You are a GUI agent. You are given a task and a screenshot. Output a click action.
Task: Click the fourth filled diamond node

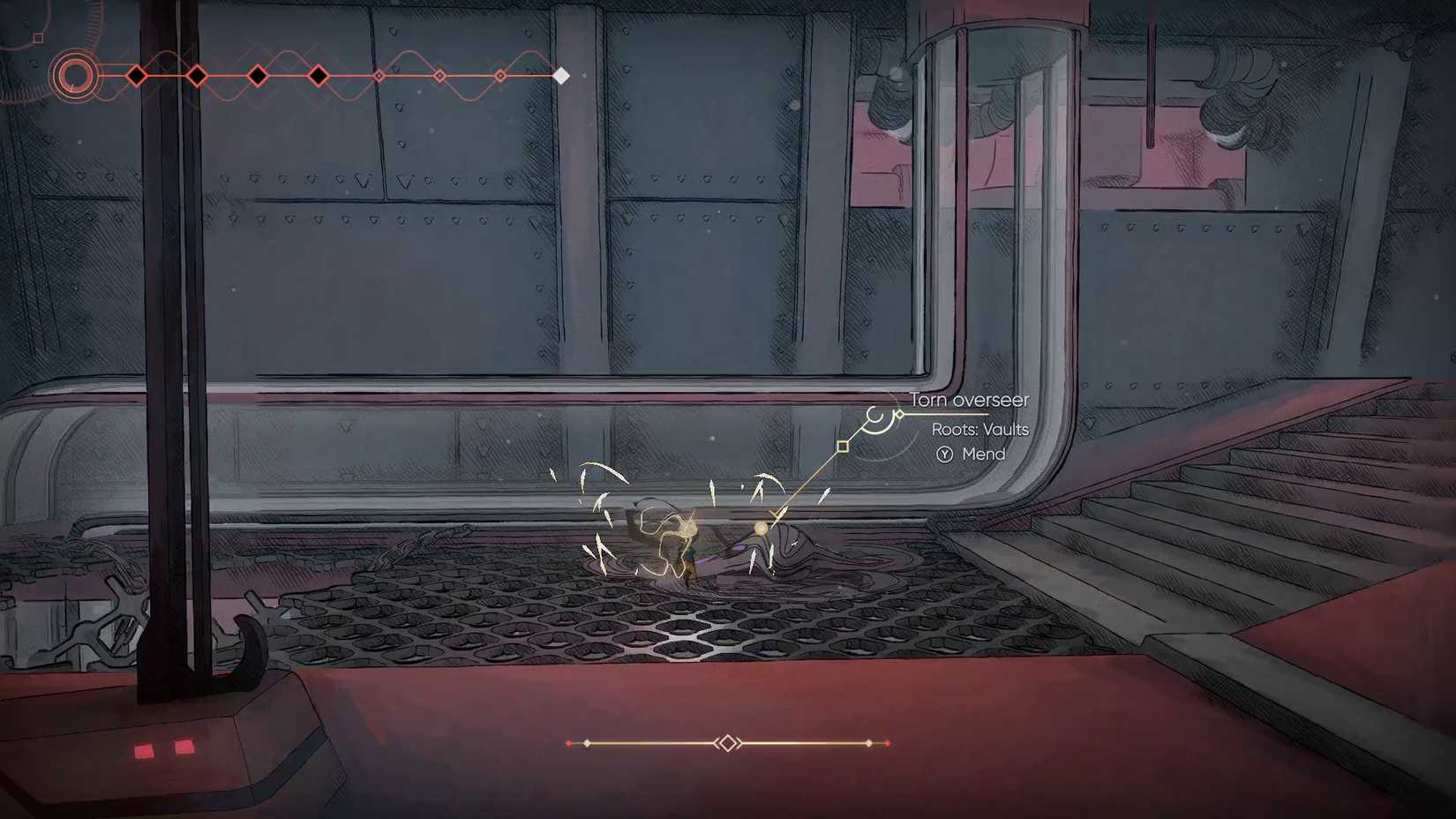coord(319,76)
